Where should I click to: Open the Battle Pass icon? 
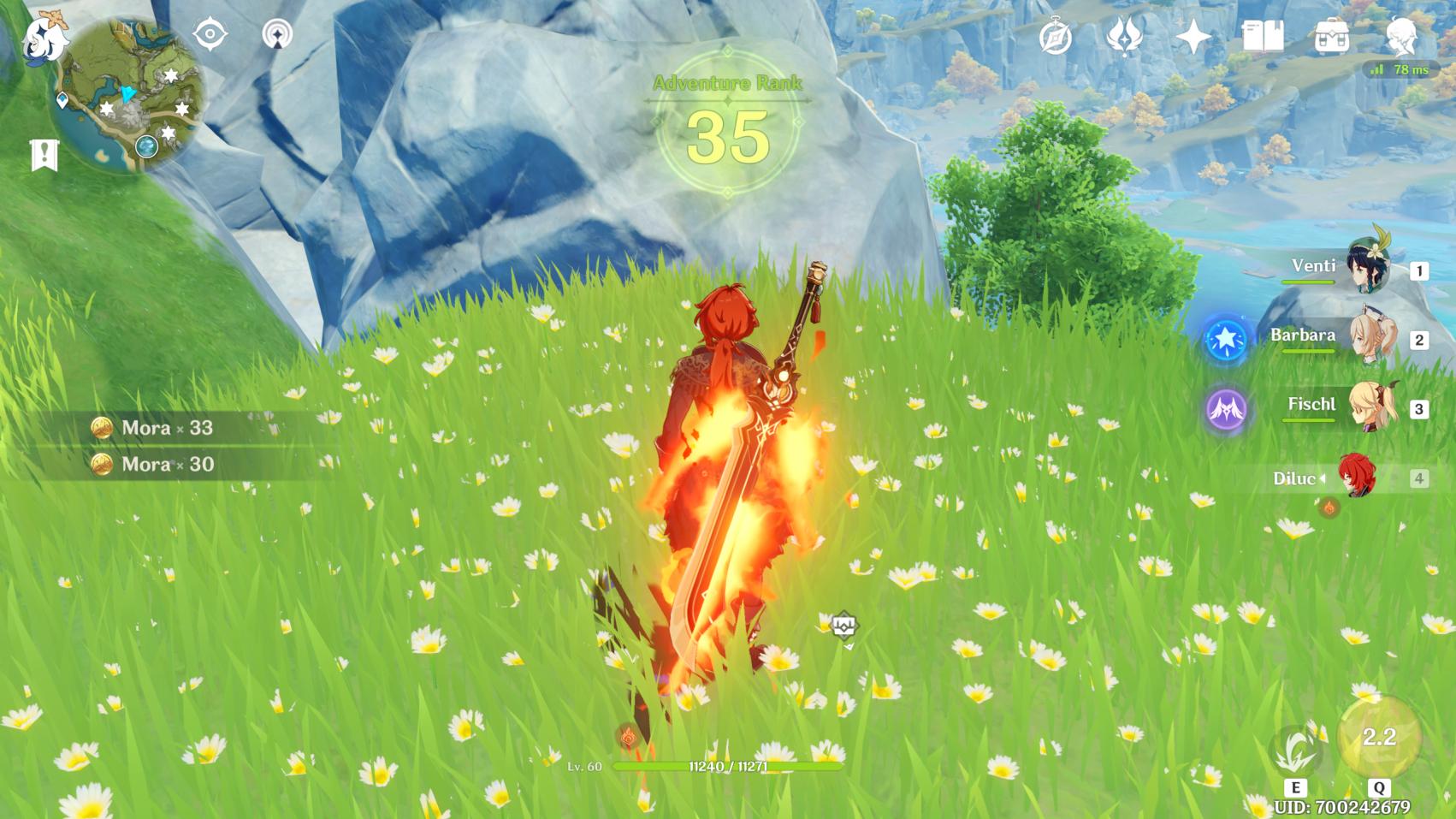[x=1124, y=37]
